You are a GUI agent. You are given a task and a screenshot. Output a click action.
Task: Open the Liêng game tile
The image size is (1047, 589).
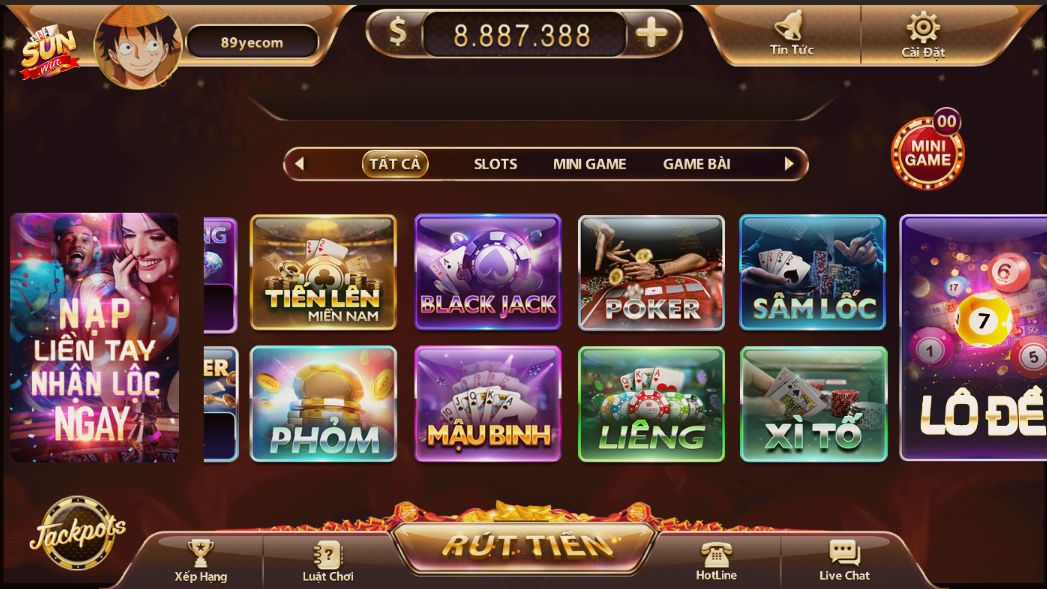click(x=651, y=404)
